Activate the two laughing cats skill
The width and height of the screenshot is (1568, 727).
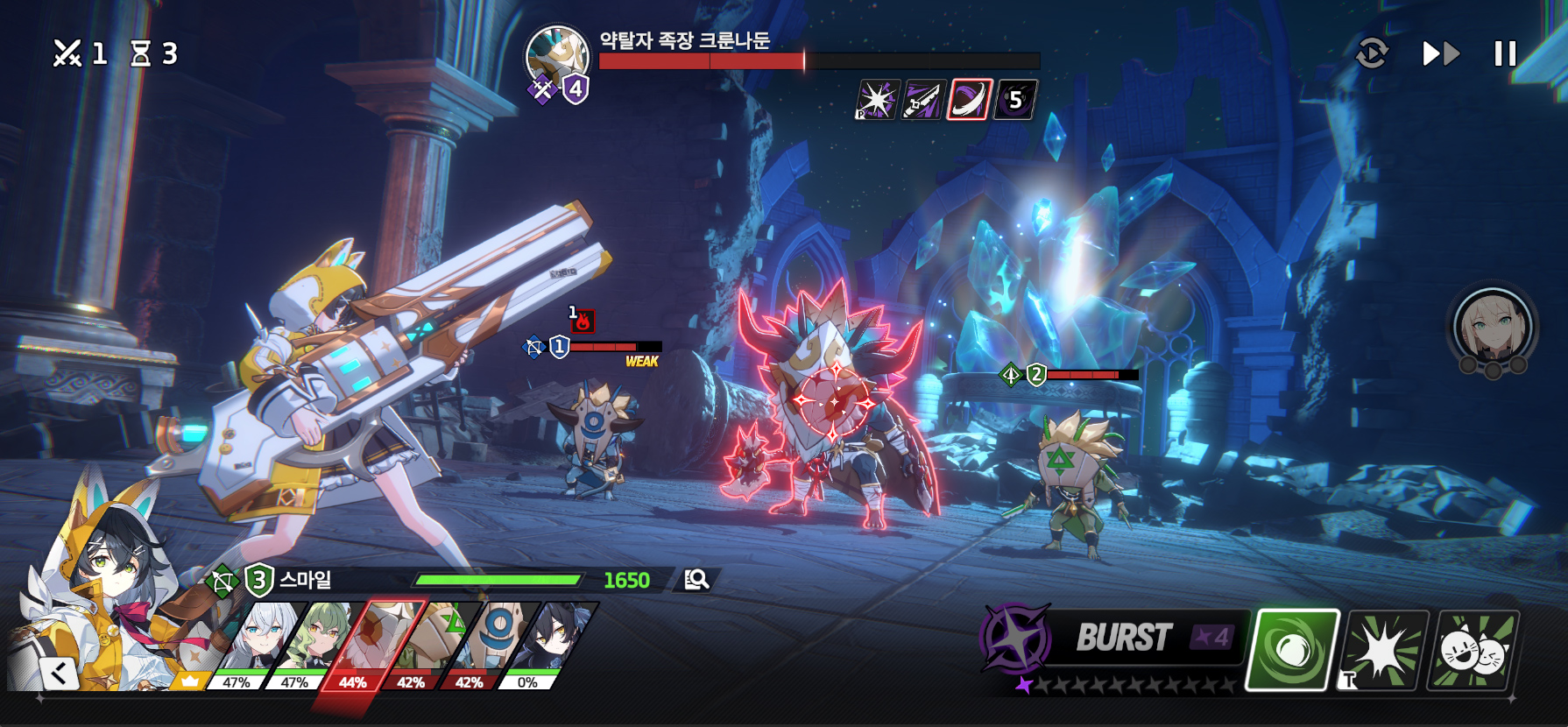point(1475,650)
